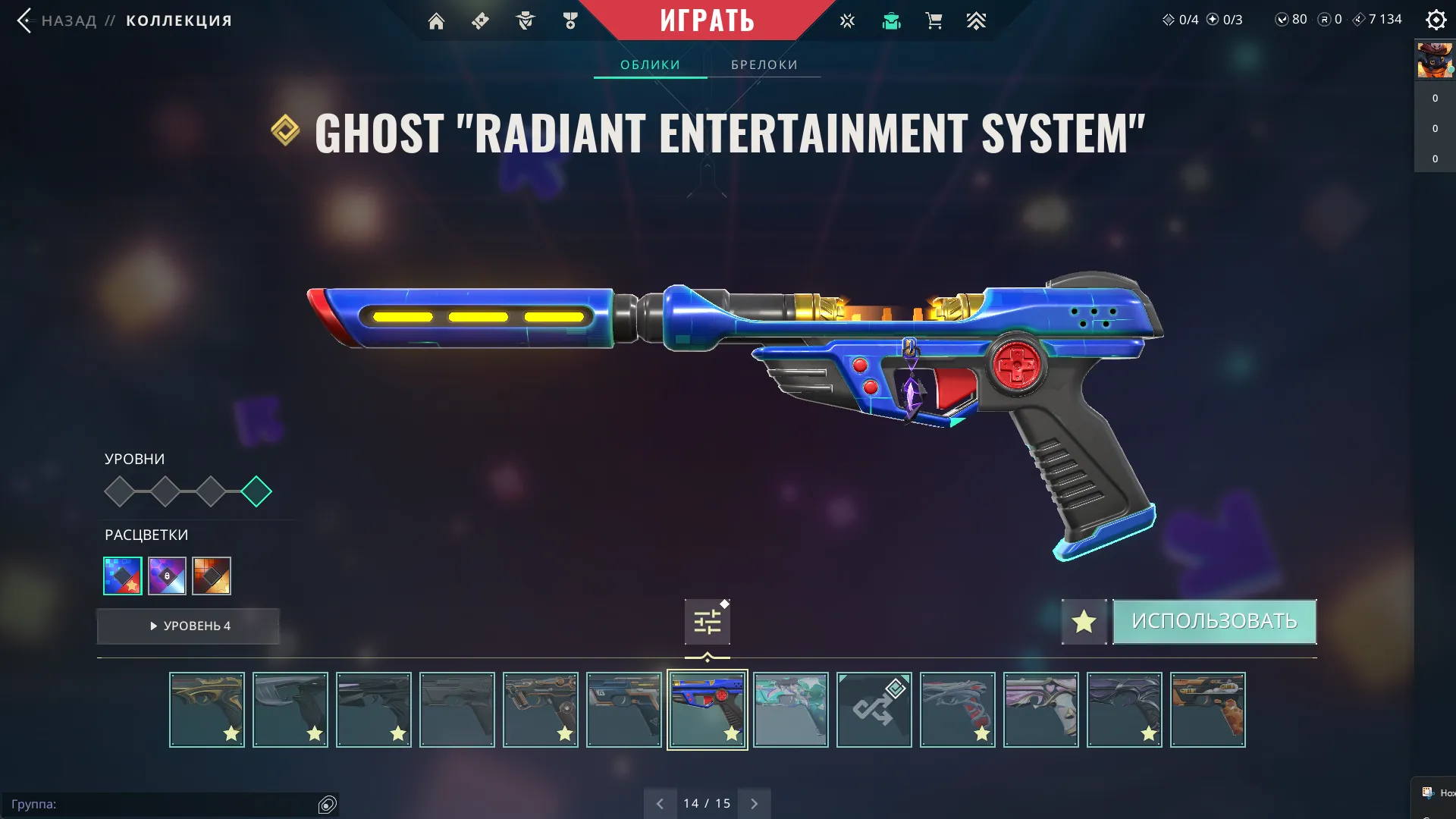1456x819 pixels.
Task: Select the Collection backpack icon
Action: [x=891, y=20]
